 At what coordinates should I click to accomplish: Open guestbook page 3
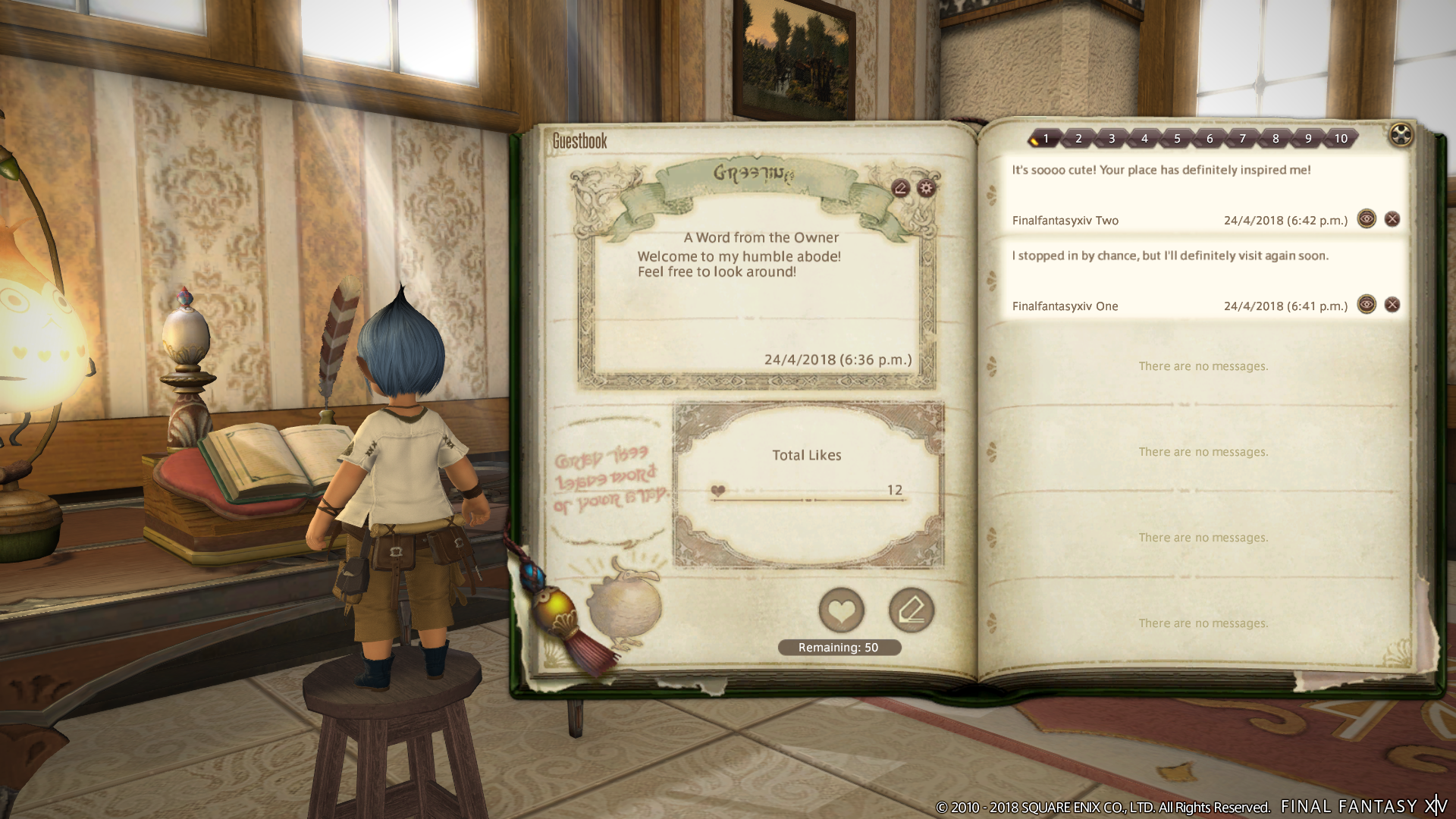1112,138
